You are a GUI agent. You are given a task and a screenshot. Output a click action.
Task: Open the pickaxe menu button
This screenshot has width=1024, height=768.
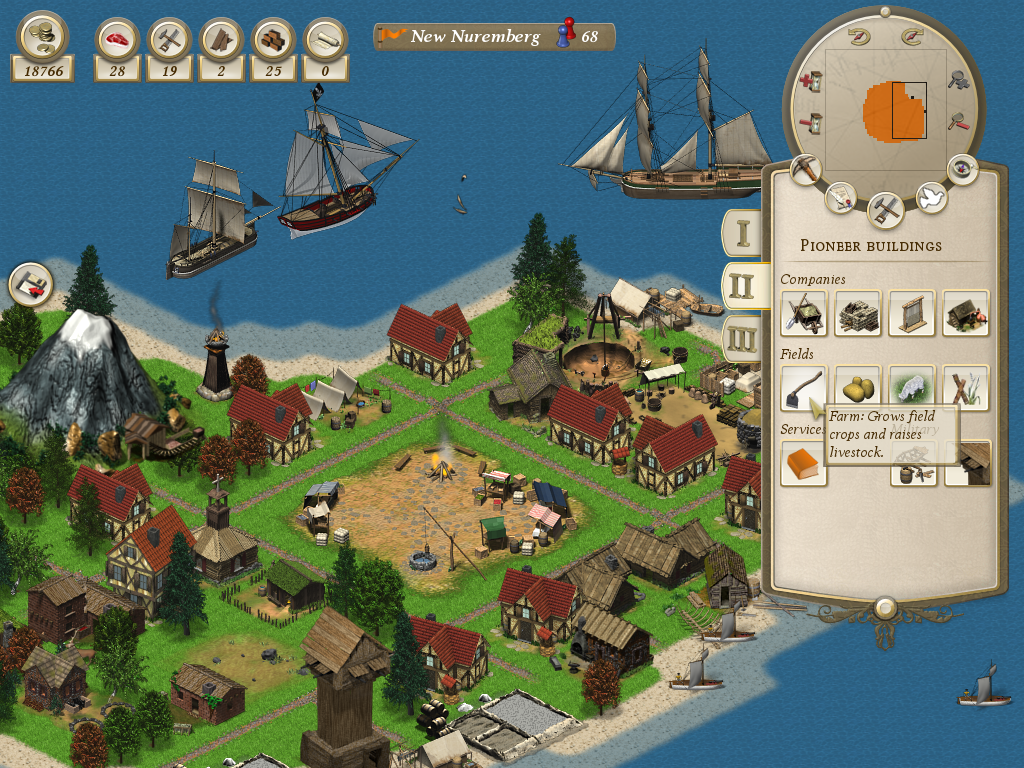[x=805, y=167]
